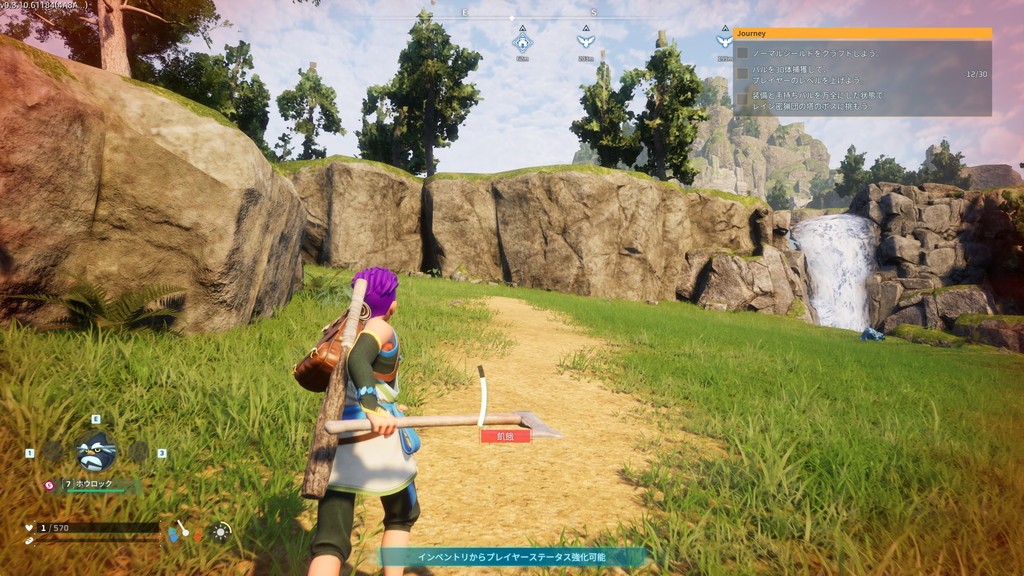Click the home base marker on compass

[522, 42]
